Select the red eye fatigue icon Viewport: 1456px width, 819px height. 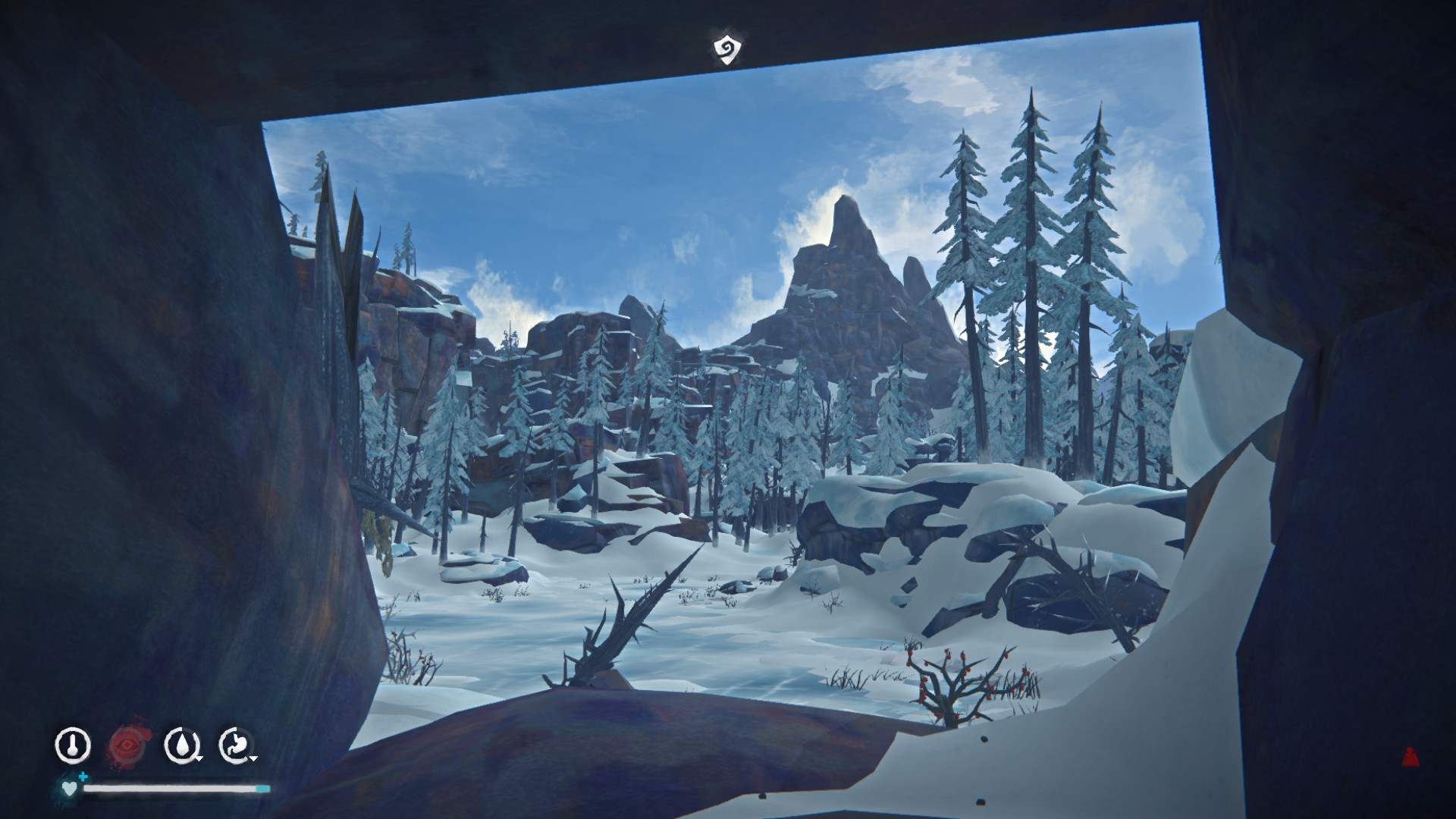[x=127, y=745]
